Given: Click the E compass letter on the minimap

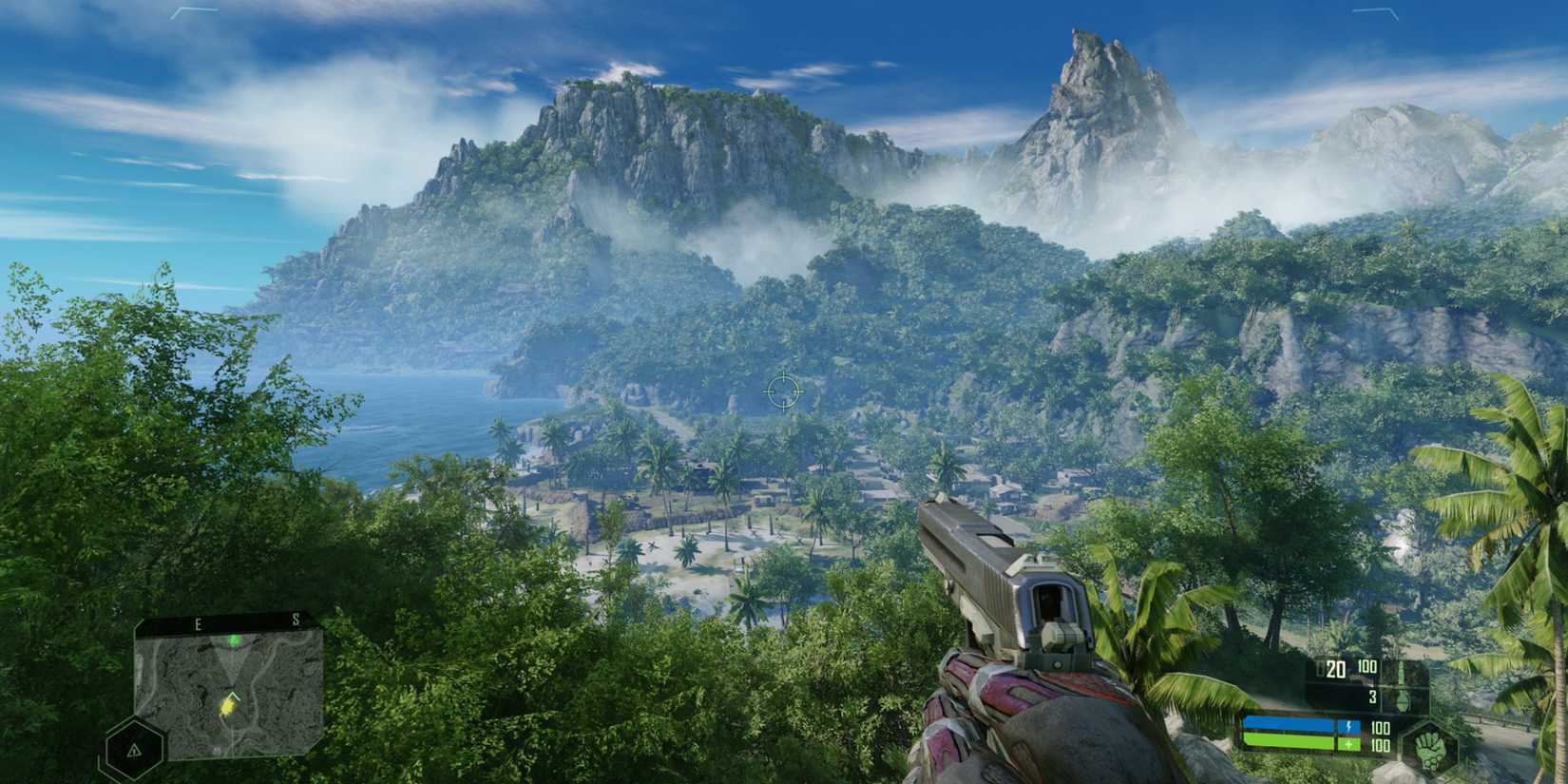Looking at the screenshot, I should pyautogui.click(x=198, y=622).
